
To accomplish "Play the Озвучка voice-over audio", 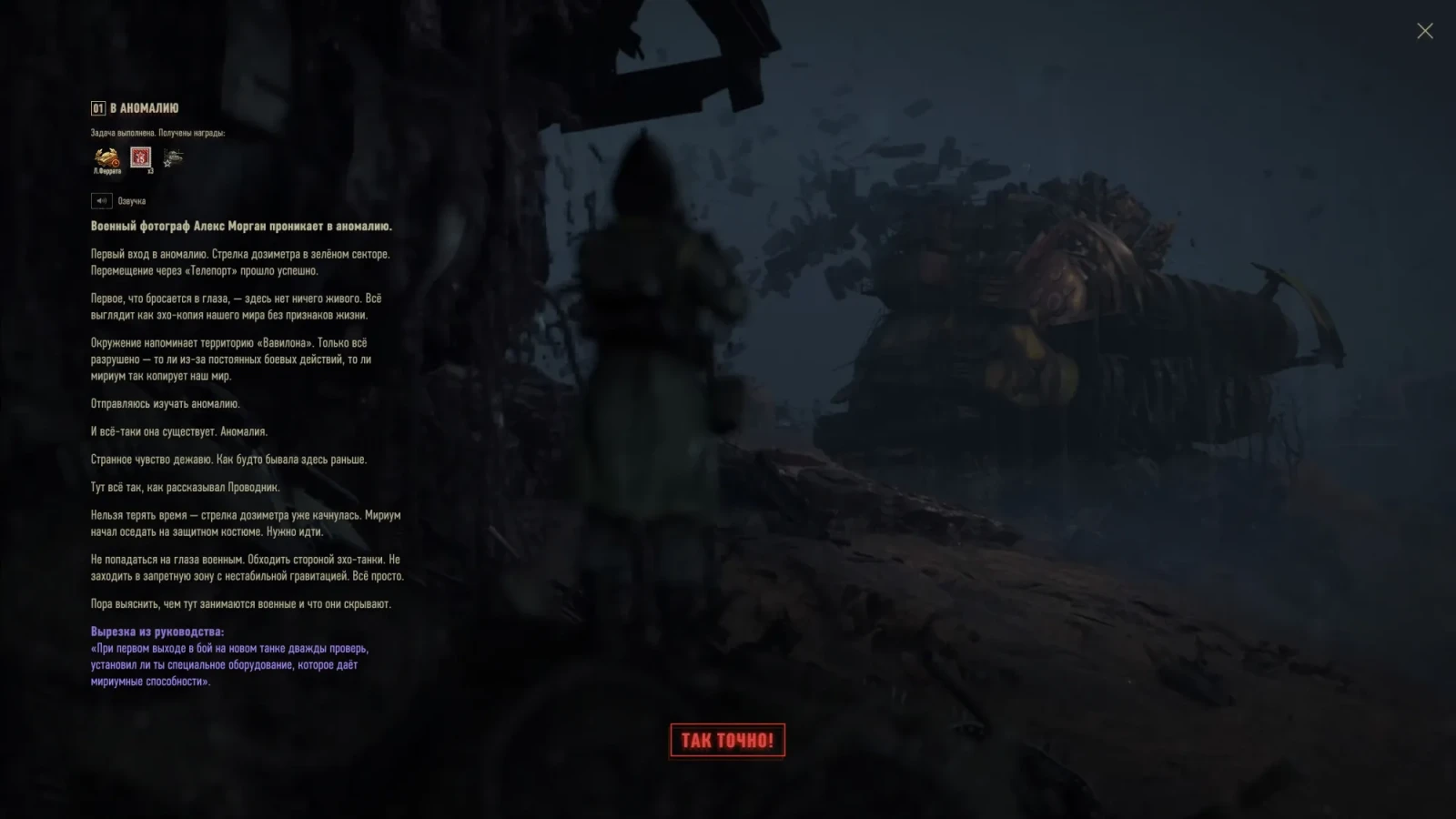I will 101,200.
